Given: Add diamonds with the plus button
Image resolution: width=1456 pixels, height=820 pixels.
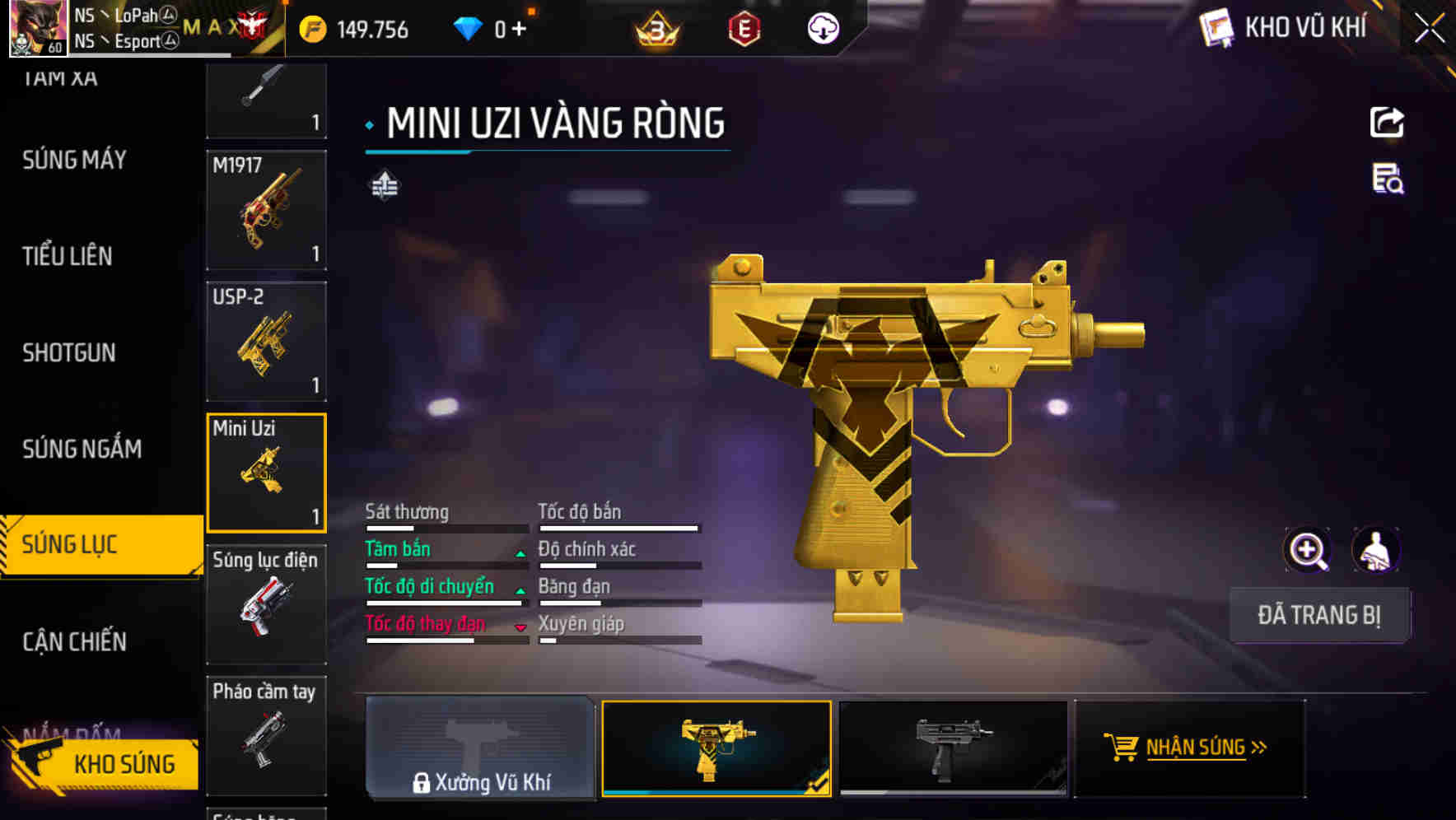Looking at the screenshot, I should click(x=519, y=30).
